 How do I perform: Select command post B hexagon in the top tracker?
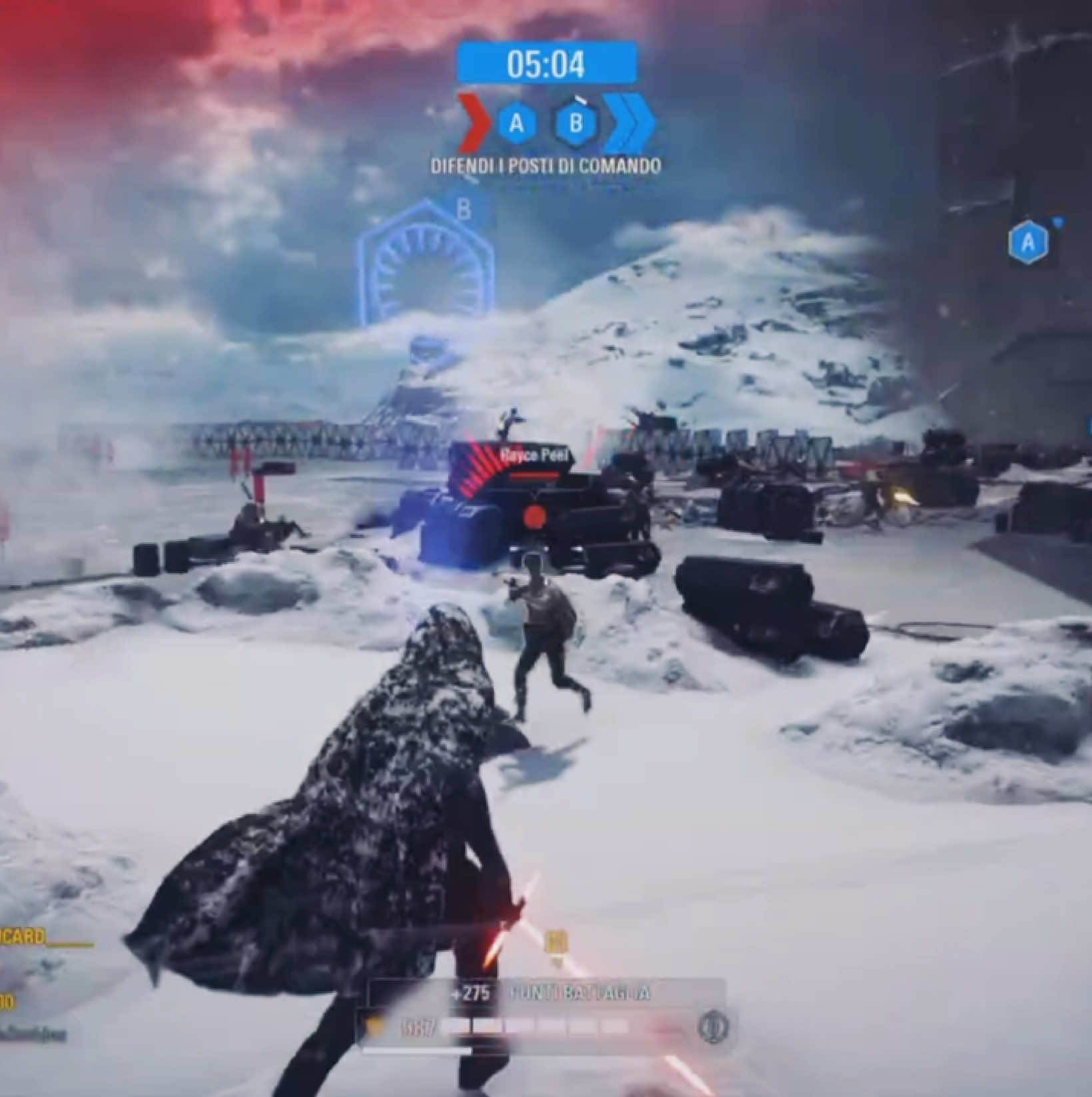(575, 123)
